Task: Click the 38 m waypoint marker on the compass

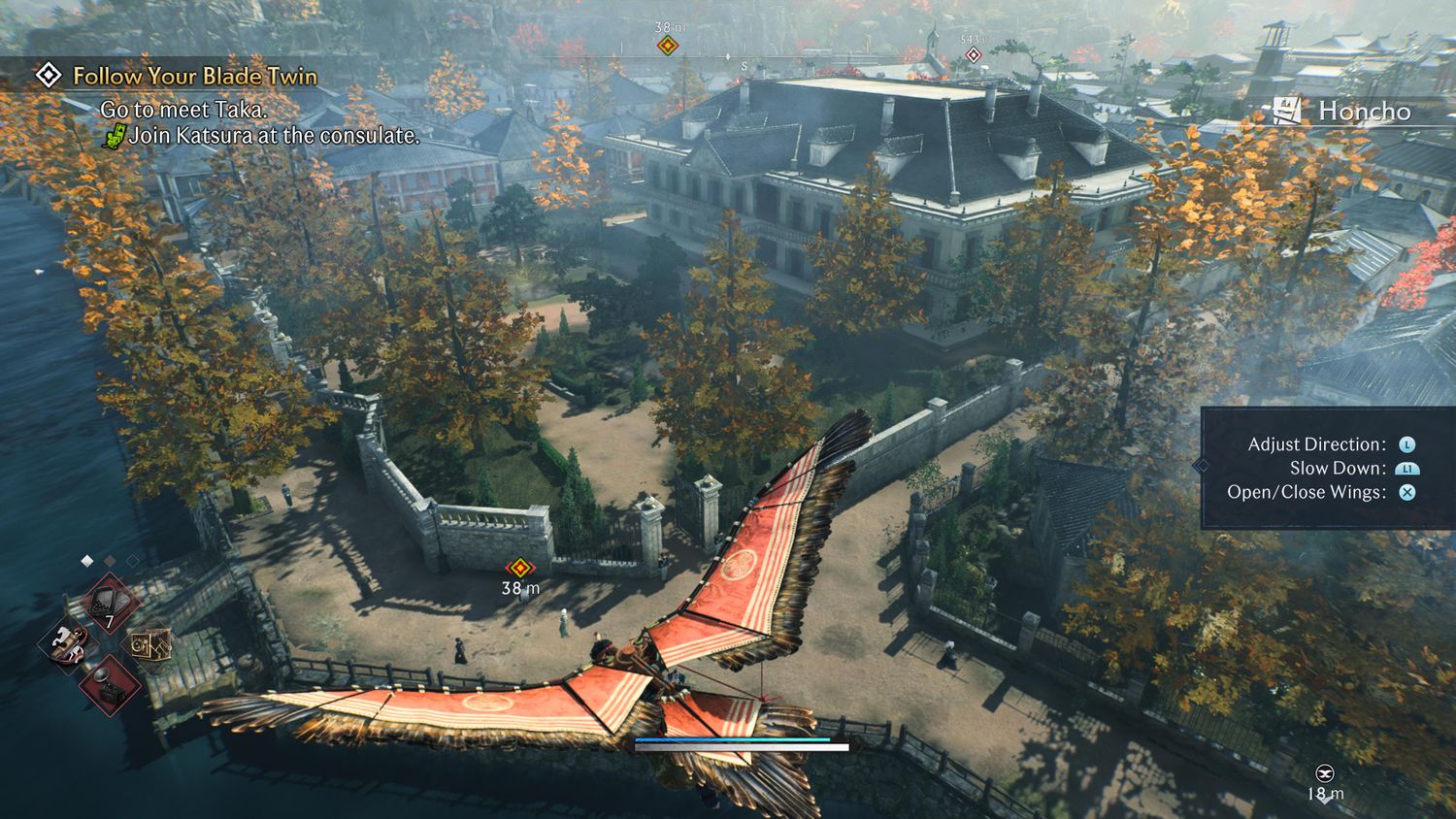Action: (667, 45)
